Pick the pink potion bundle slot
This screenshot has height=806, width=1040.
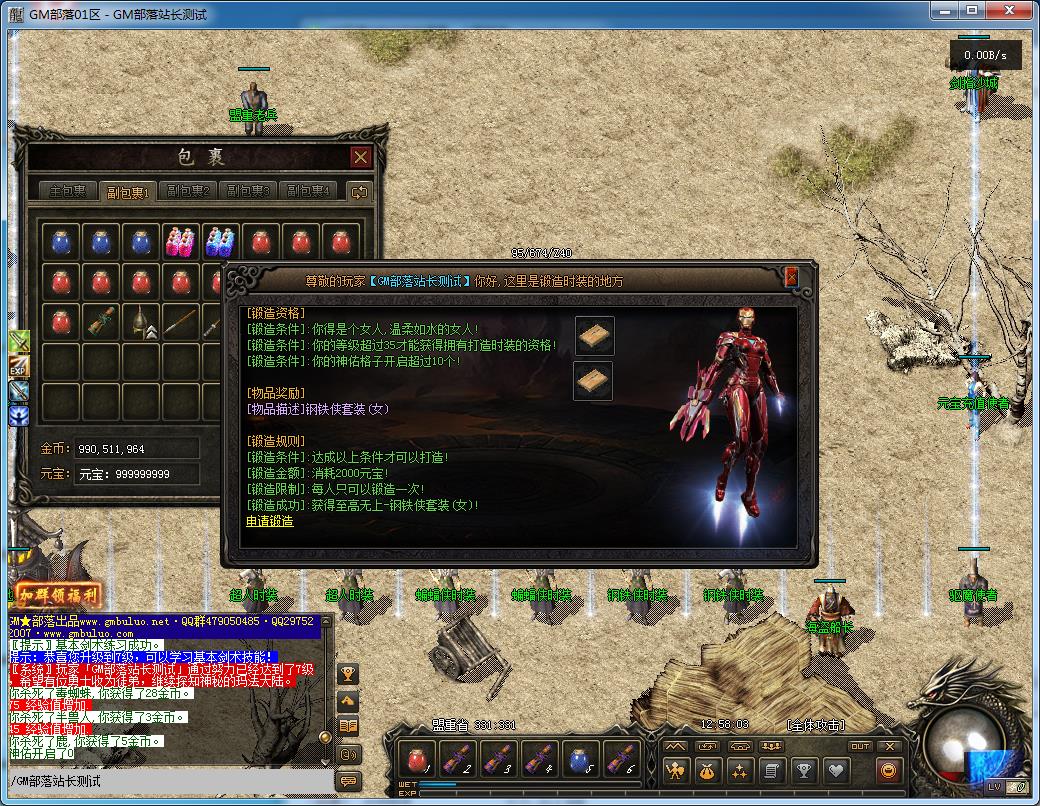click(x=180, y=242)
